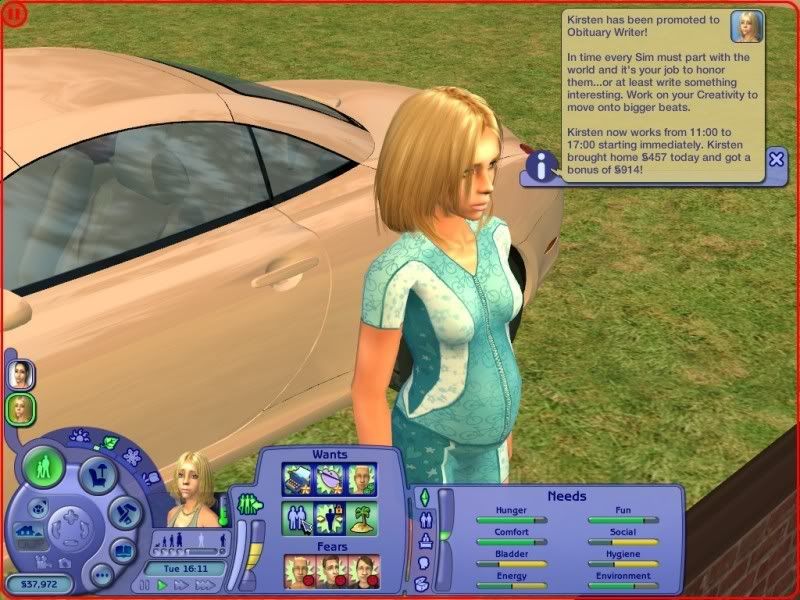The height and width of the screenshot is (600, 800).
Task: Open the Career tab below Relationships
Action: click(x=423, y=541)
